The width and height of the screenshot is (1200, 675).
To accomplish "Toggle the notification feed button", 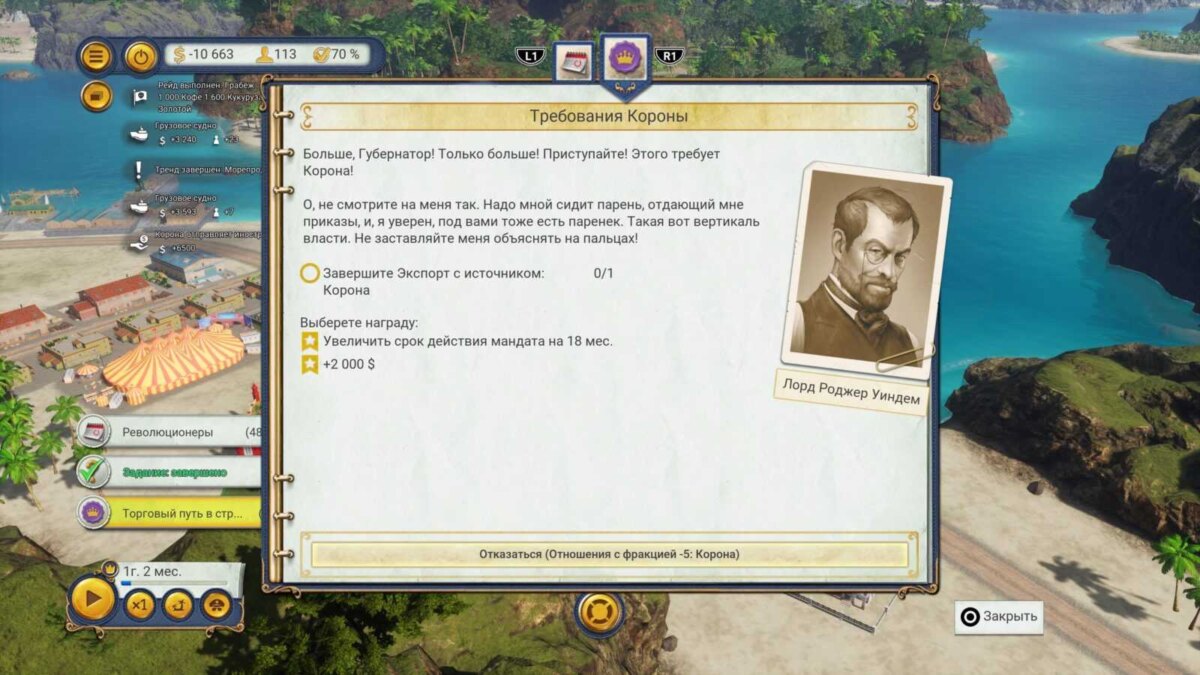I will click(x=96, y=96).
